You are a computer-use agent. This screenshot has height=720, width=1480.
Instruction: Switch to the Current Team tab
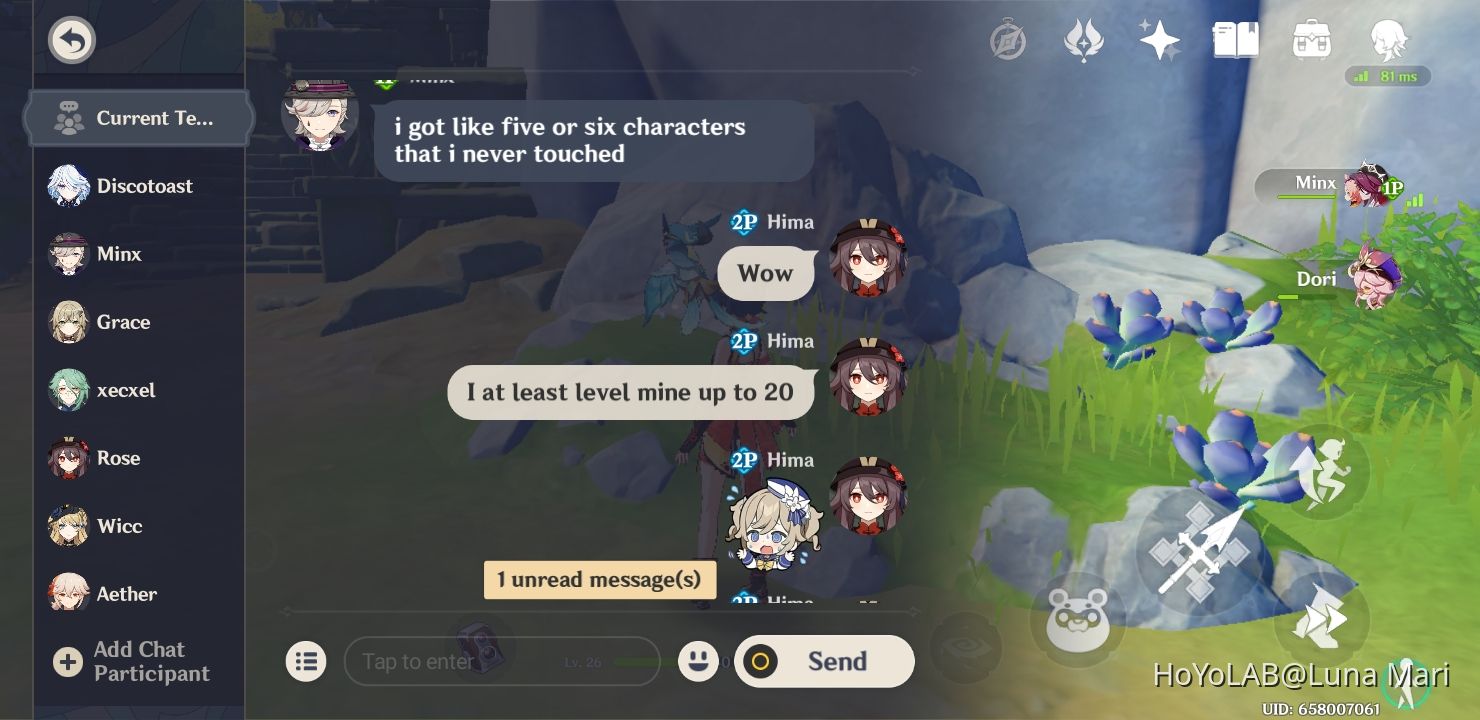click(x=138, y=118)
